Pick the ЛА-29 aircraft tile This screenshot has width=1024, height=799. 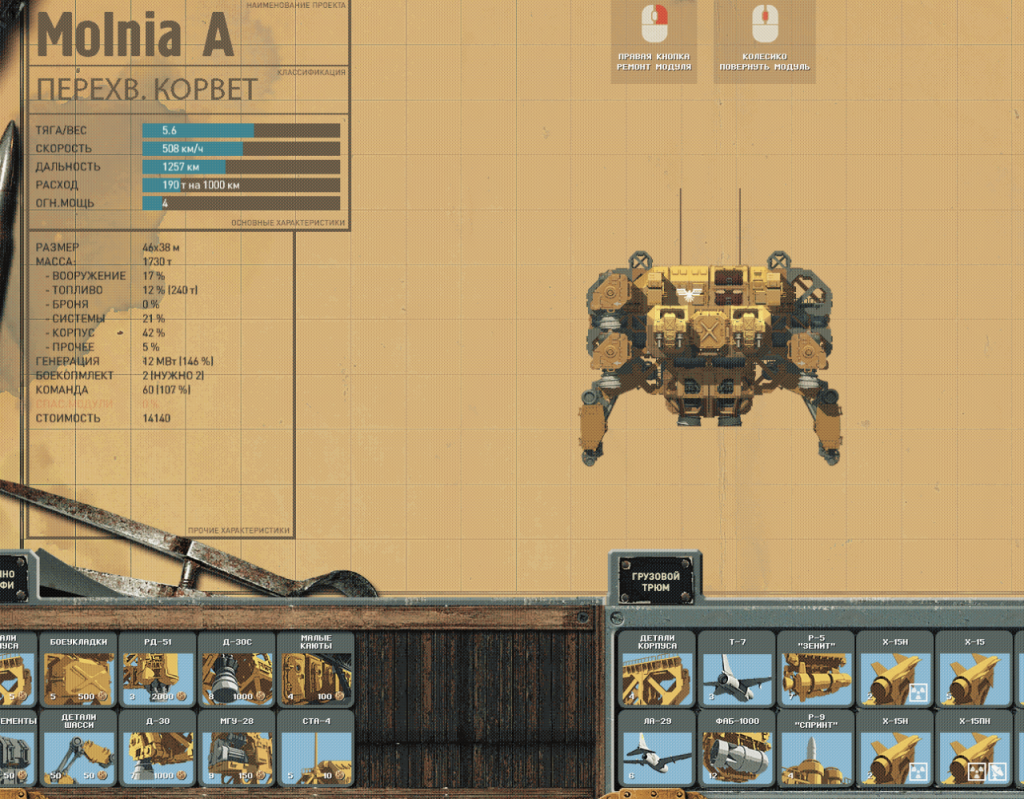[657, 747]
